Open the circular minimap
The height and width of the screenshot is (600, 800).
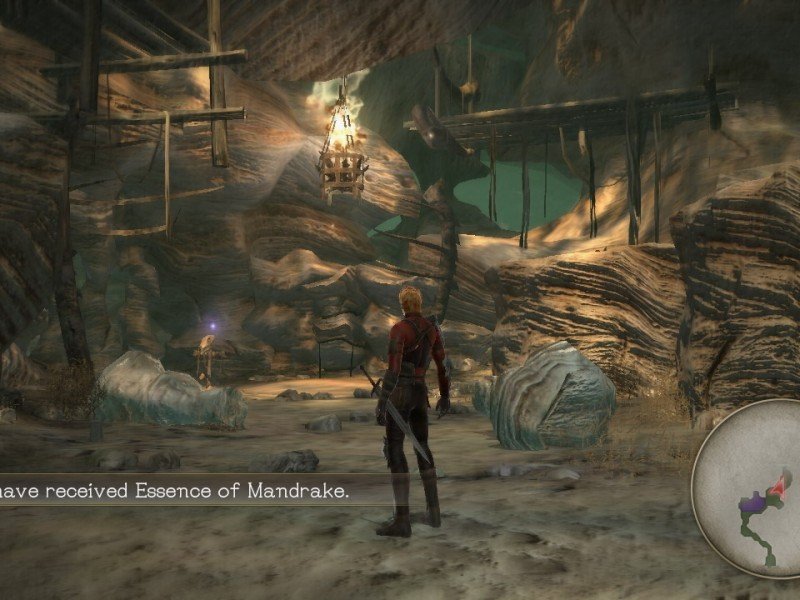tap(752, 490)
